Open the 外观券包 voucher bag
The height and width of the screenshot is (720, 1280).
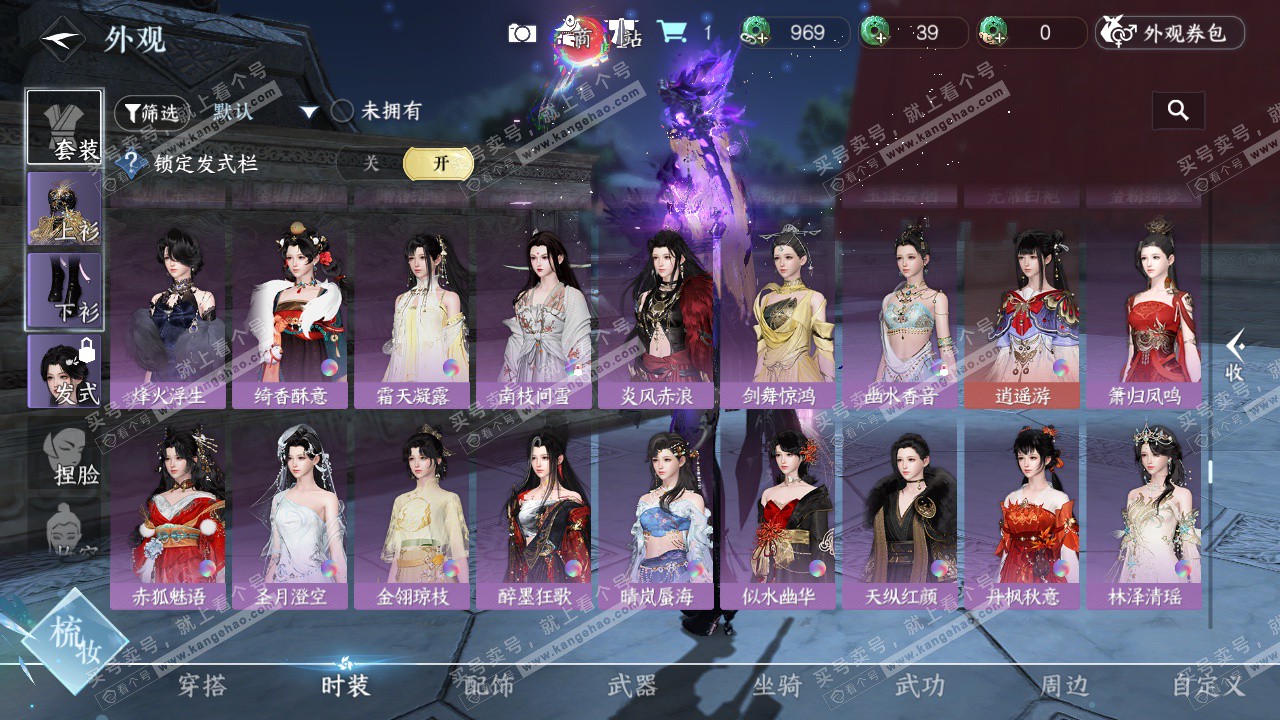(x=1170, y=33)
